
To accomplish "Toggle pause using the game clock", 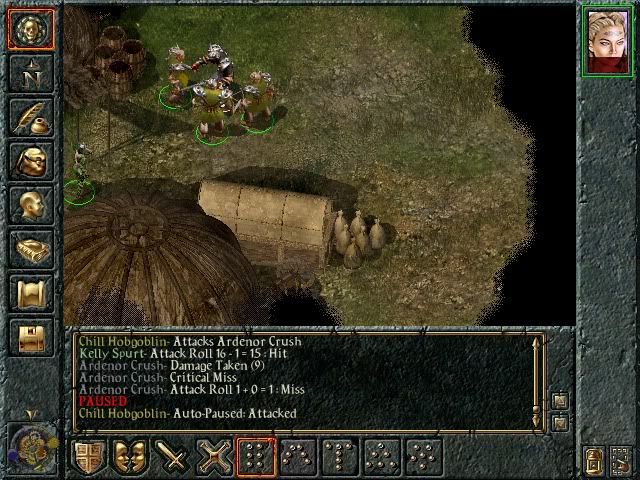I will [30, 447].
